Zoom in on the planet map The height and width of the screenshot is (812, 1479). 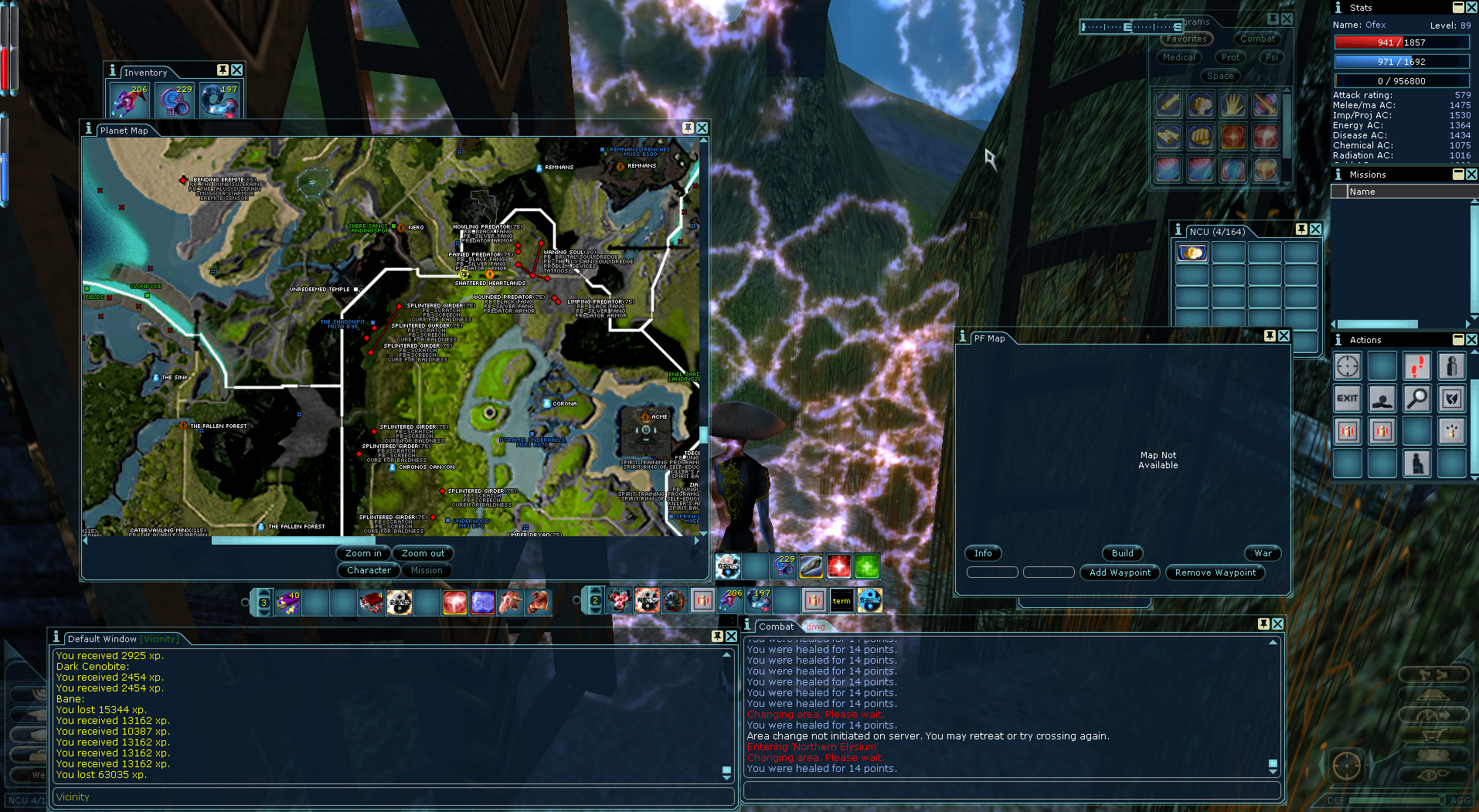363,553
